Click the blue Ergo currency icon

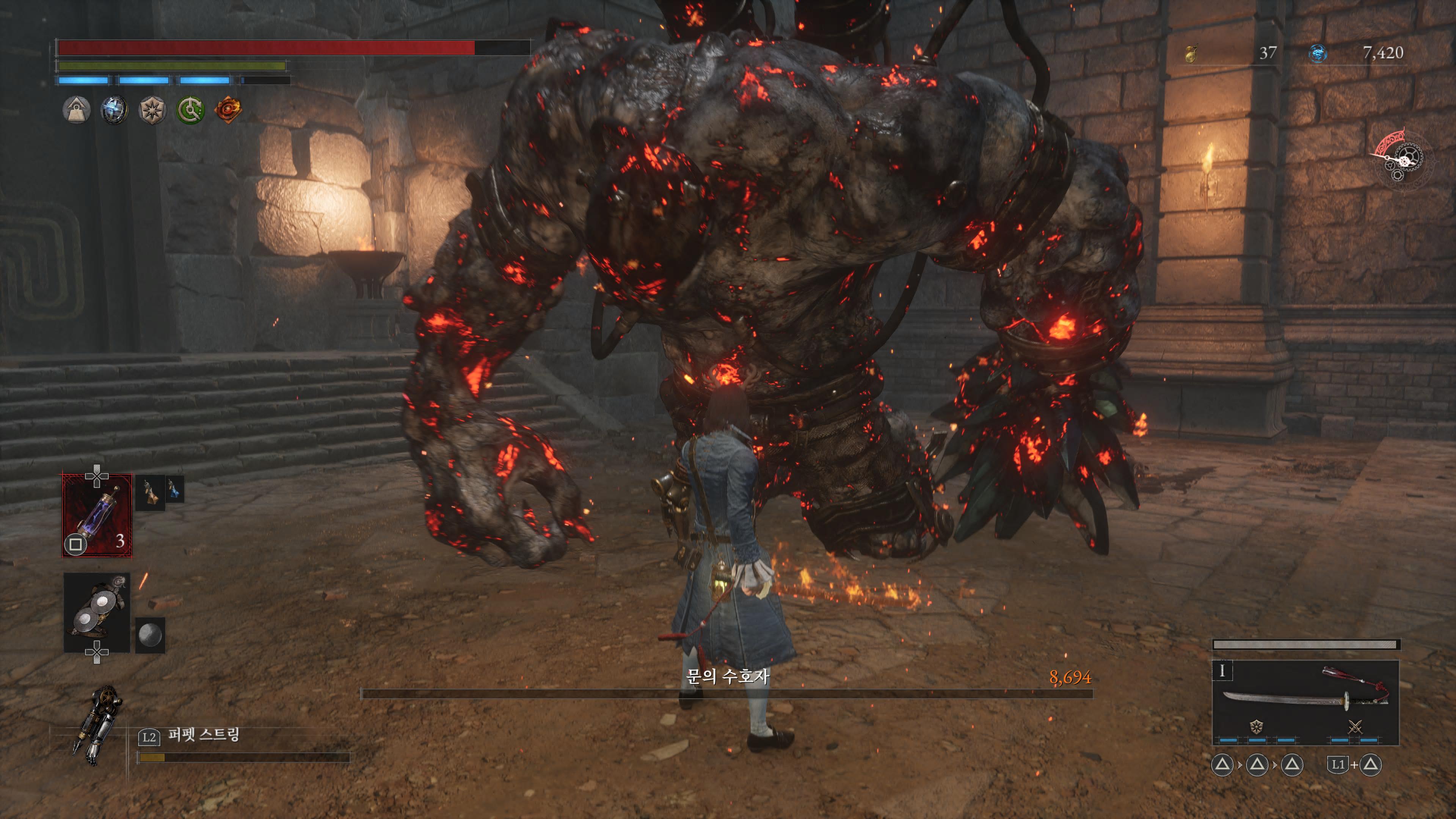1318,54
